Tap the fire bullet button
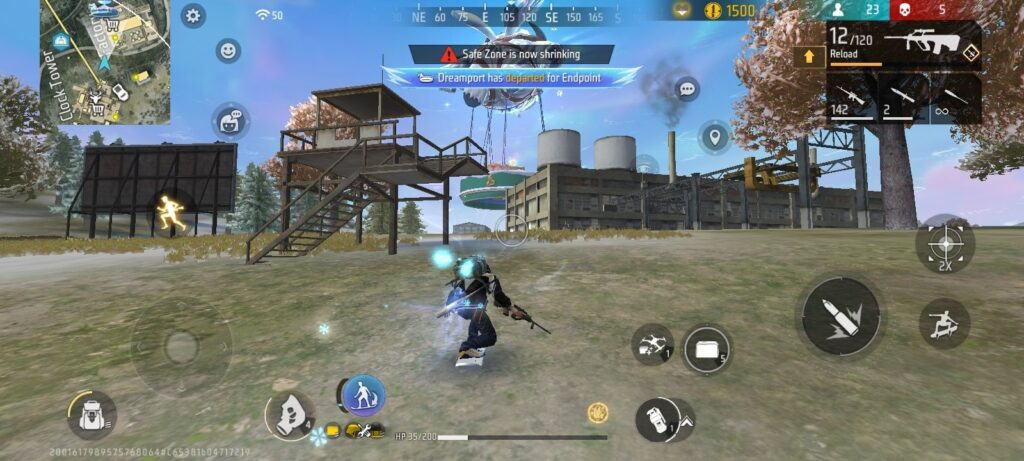This screenshot has width=1024, height=461. point(841,316)
